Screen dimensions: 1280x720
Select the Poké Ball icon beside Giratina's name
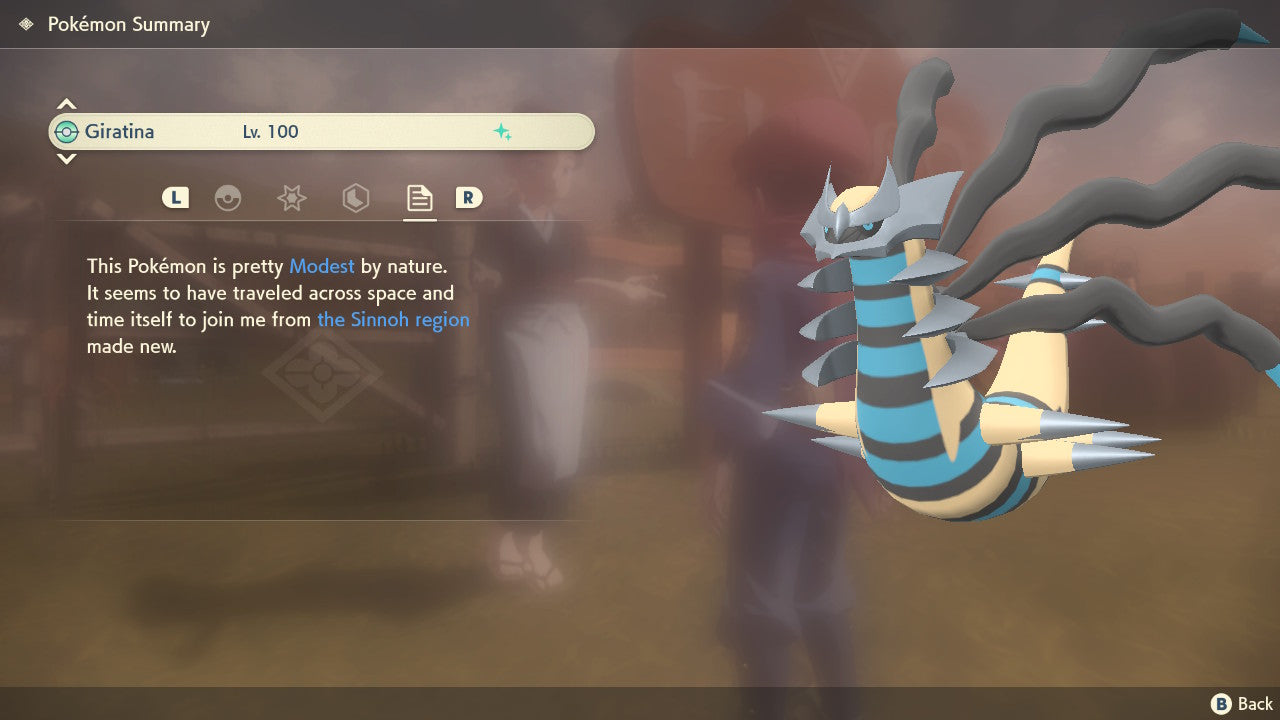pos(68,131)
